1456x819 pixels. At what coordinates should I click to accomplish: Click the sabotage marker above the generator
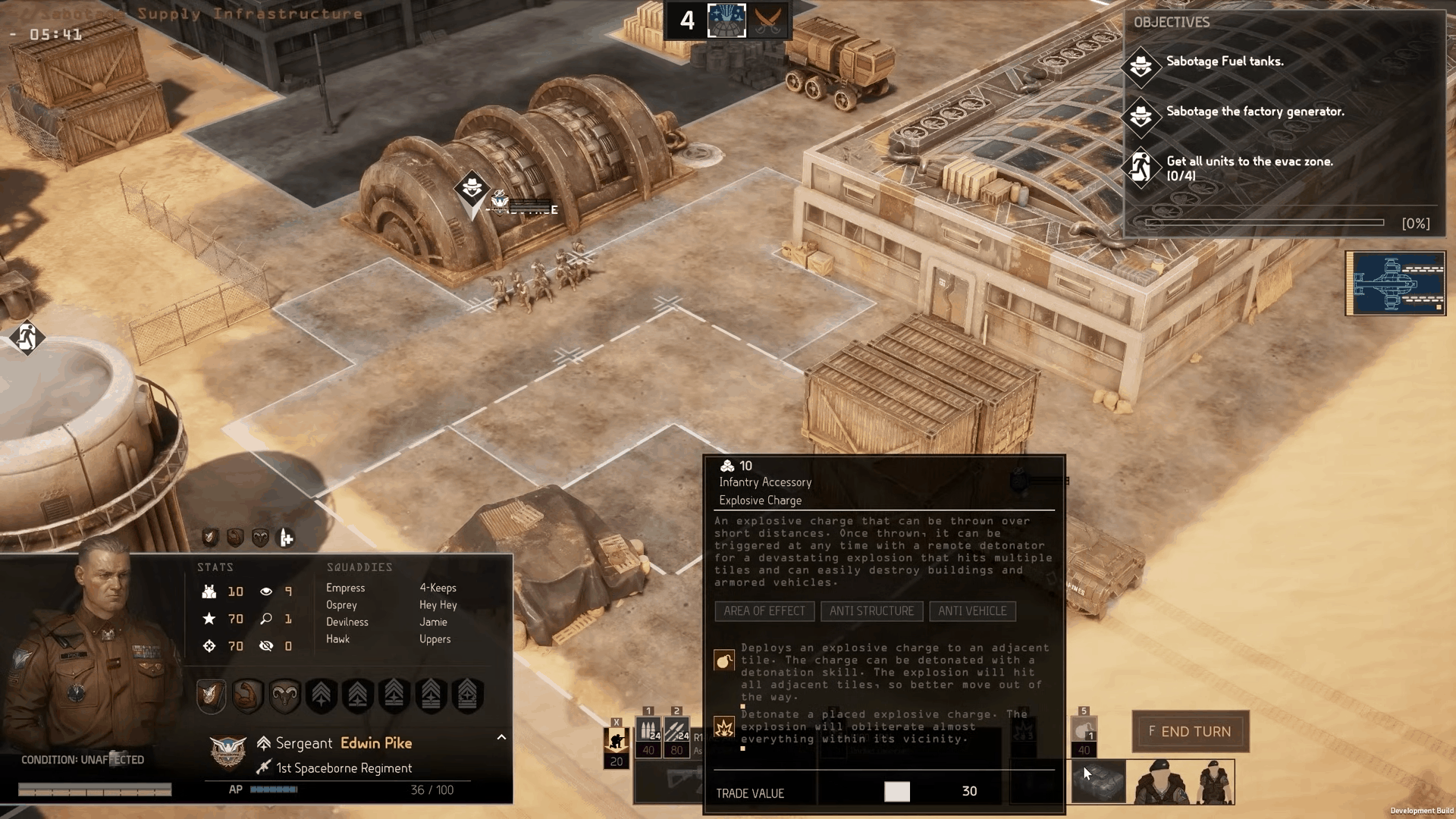[472, 187]
